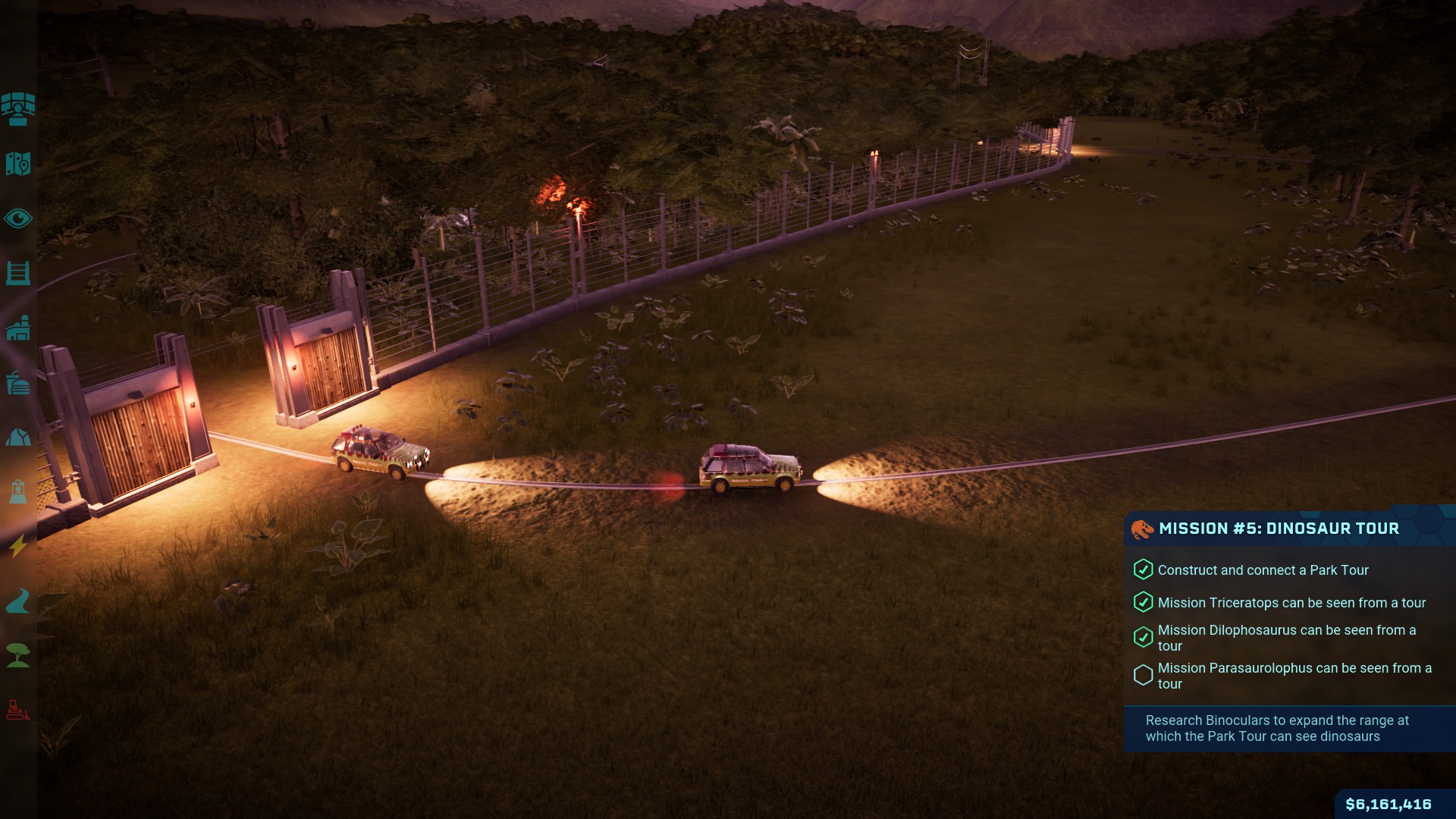Open the fence enclosures build menu
The width and height of the screenshot is (1456, 819).
point(18,273)
